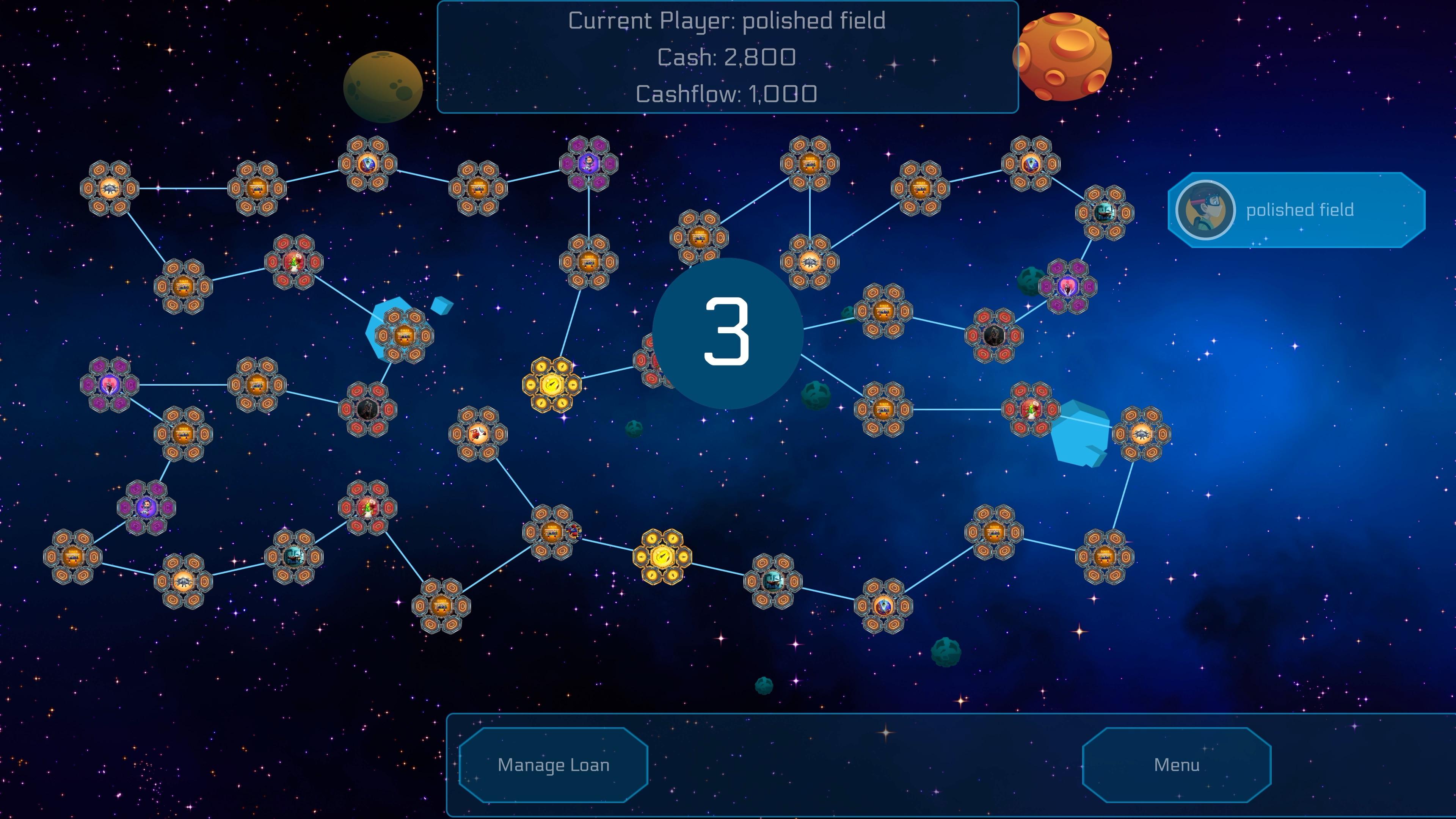1456x819 pixels.
Task: Select the dark monster tile inside the red hex cluster
Action: tap(994, 336)
